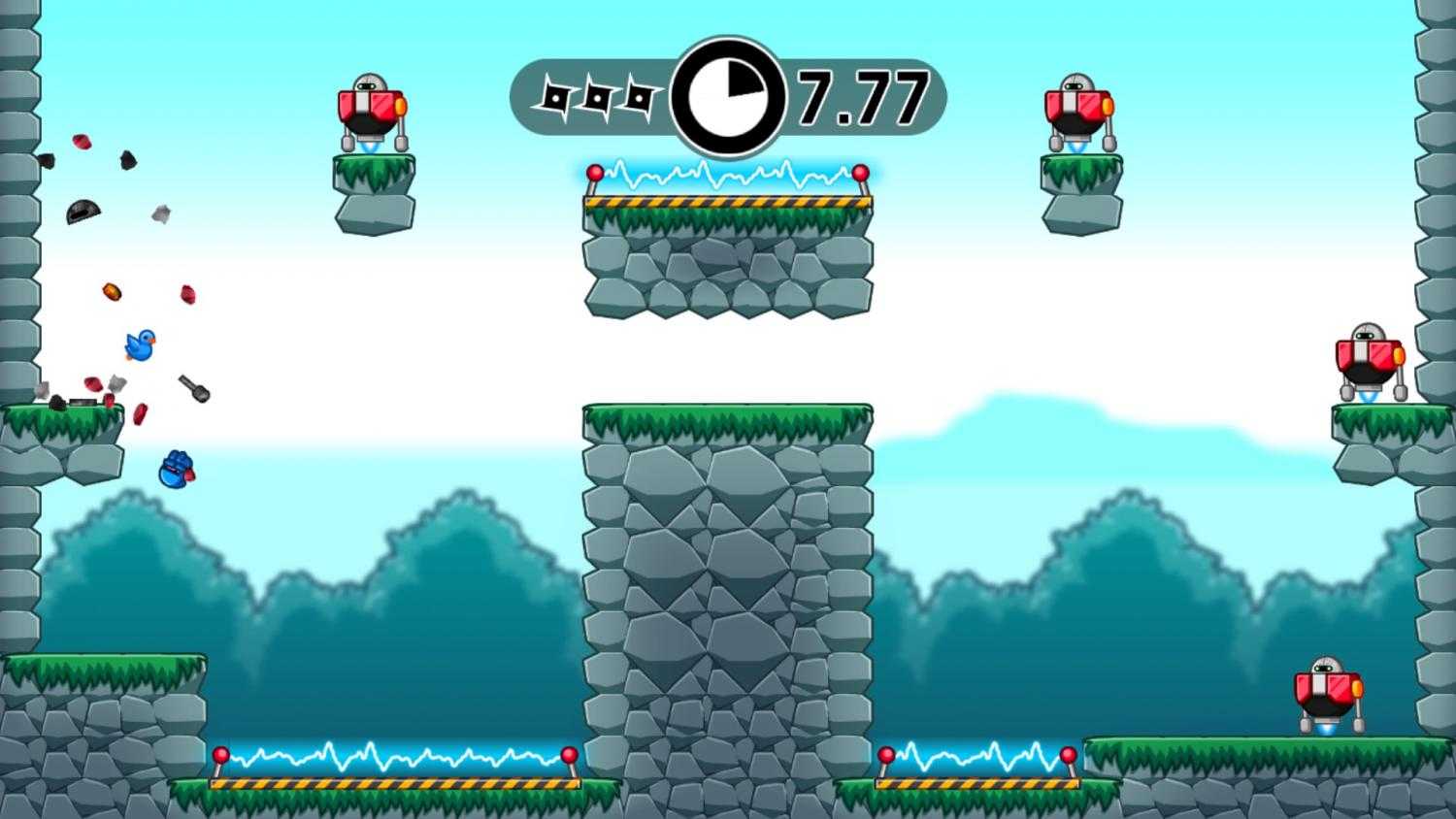1456x819 pixels.
Task: Click the left red emitter orb of the top barrier
Action: (x=595, y=171)
